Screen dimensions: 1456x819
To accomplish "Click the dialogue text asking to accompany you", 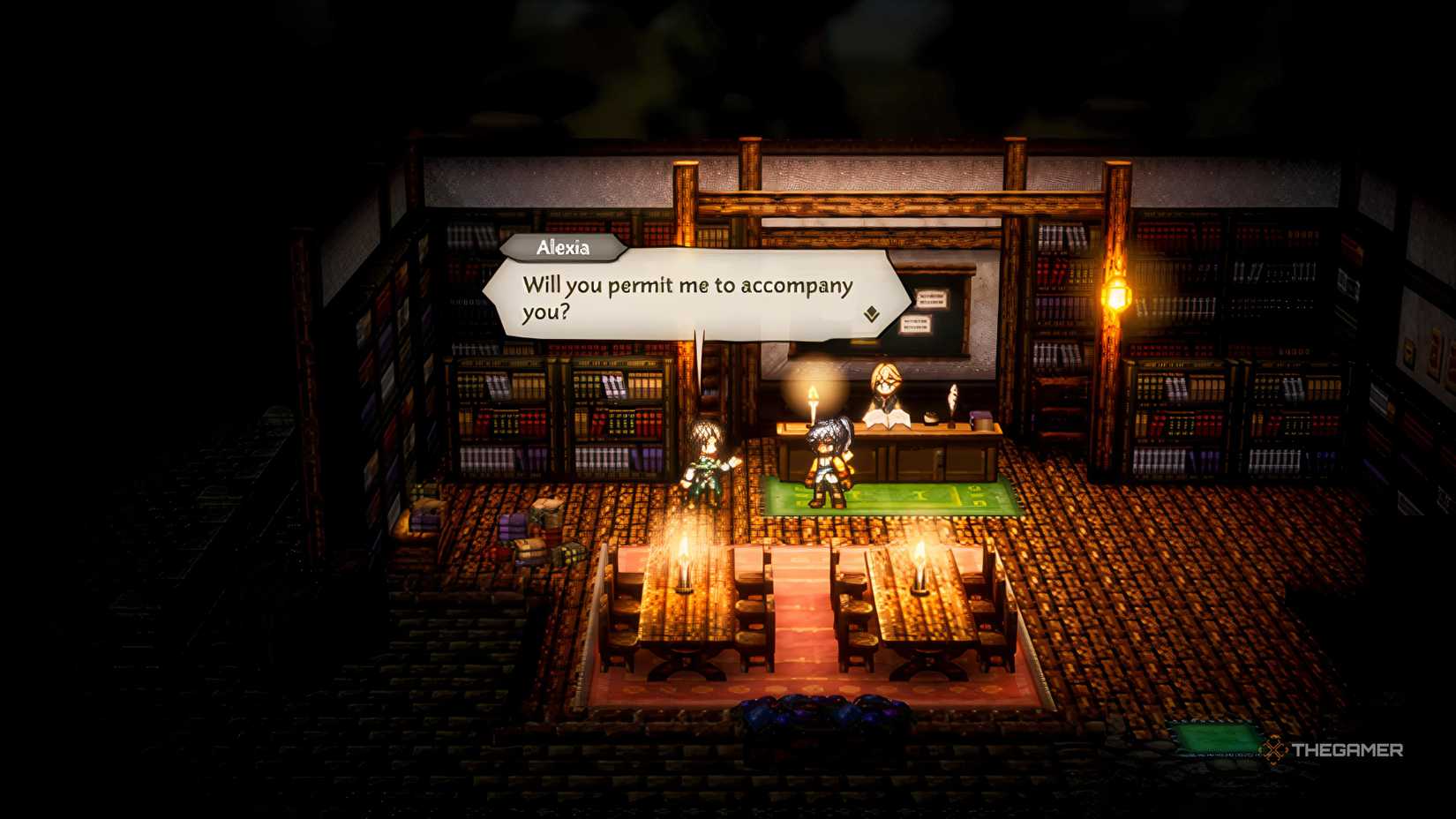I will [688, 296].
